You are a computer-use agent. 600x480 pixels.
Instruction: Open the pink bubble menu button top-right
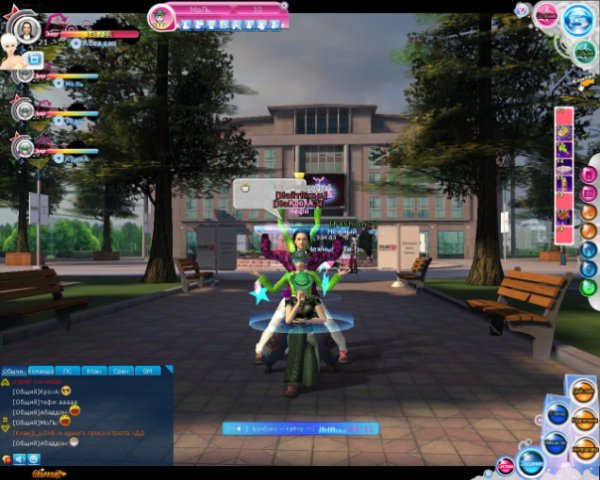[546, 15]
